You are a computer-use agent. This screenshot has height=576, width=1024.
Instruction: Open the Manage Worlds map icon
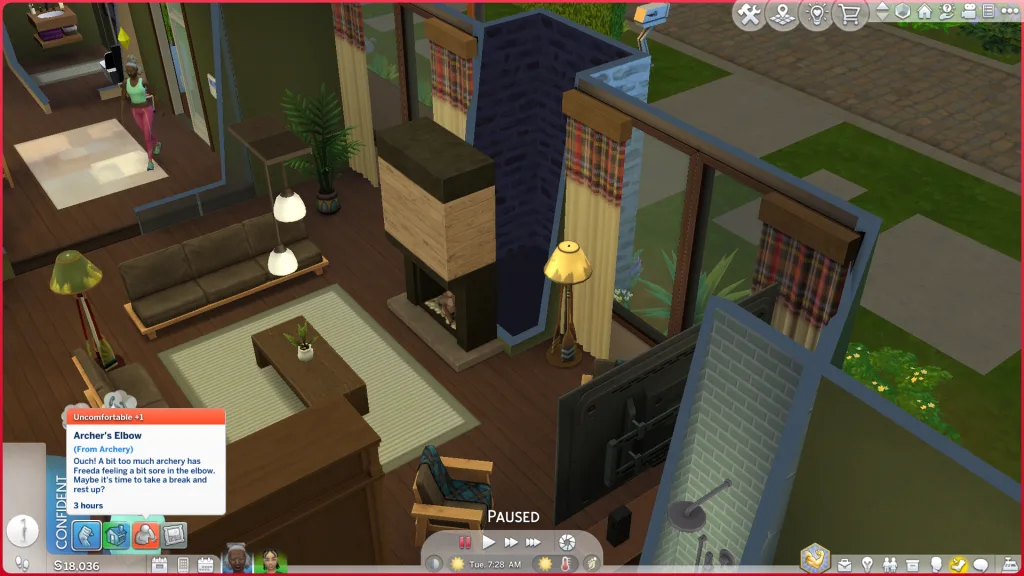coord(784,14)
